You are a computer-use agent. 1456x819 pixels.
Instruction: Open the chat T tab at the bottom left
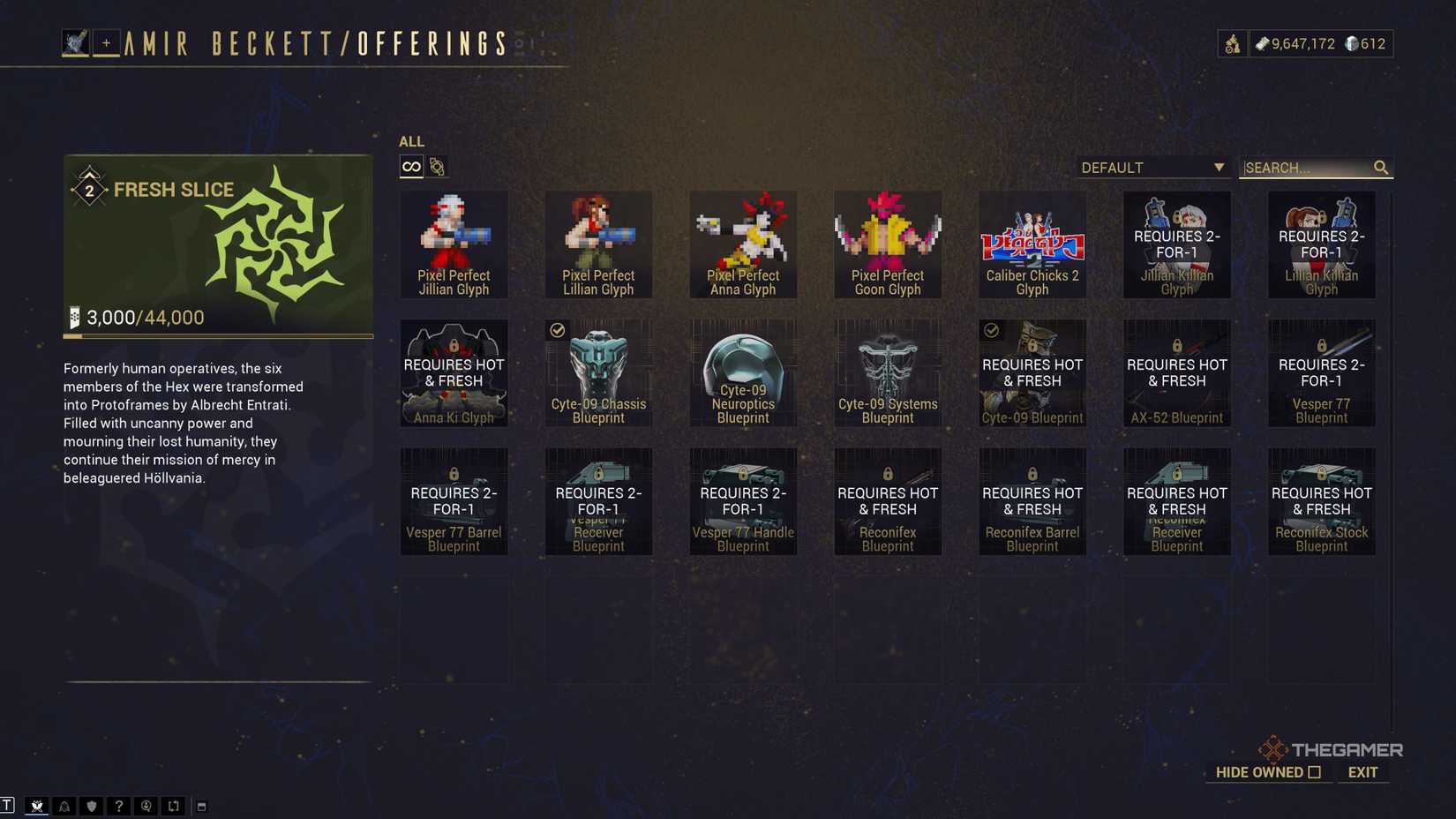[x=8, y=805]
